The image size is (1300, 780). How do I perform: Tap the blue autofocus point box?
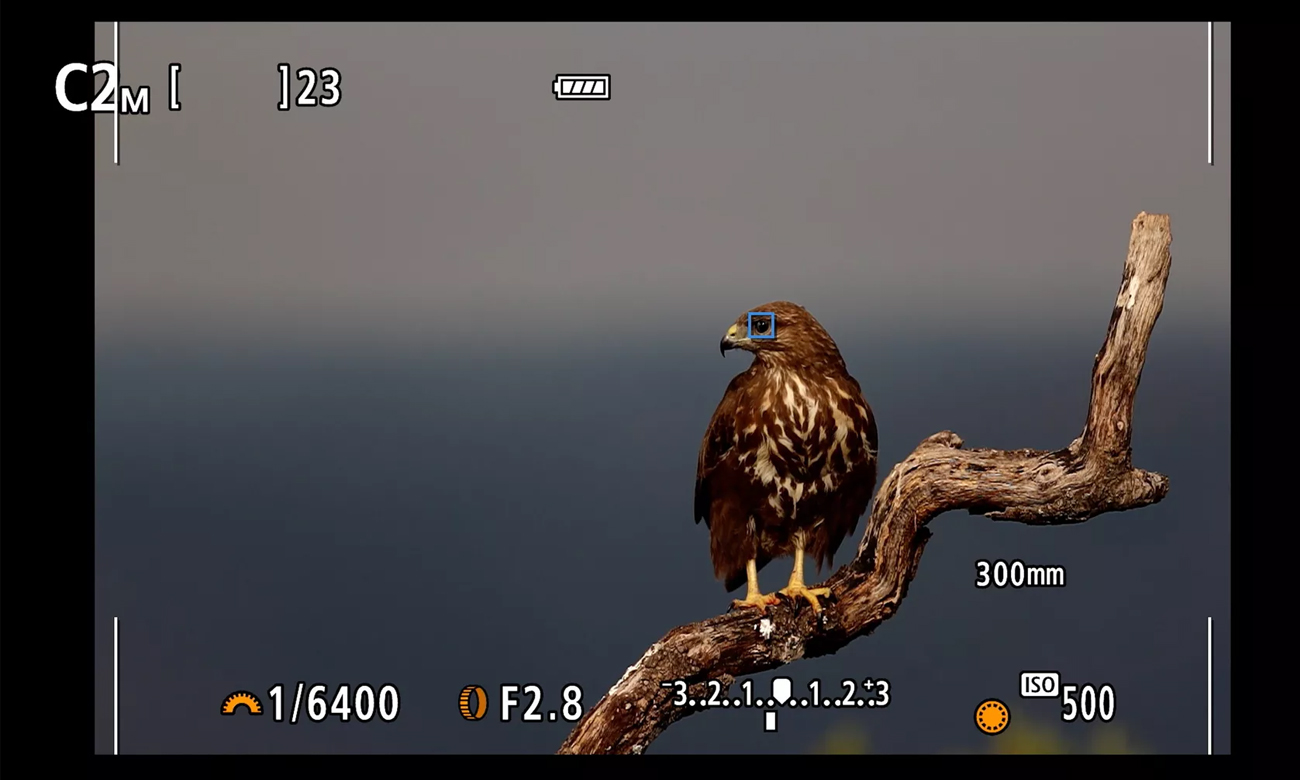click(x=761, y=326)
